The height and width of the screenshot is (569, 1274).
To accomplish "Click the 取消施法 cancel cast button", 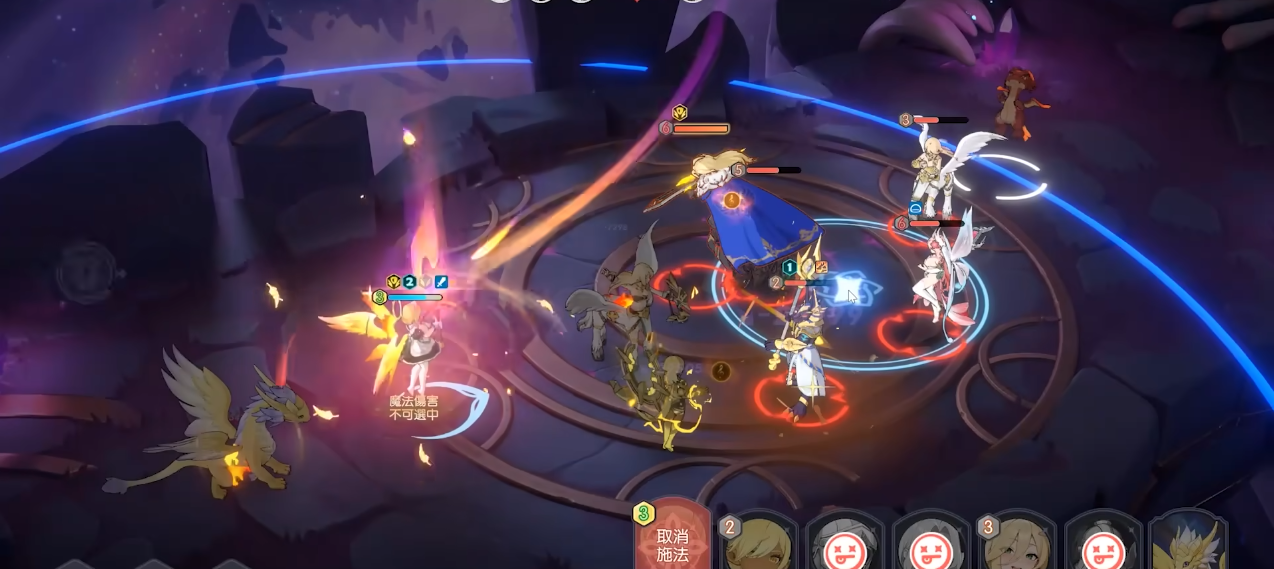I will (x=672, y=542).
